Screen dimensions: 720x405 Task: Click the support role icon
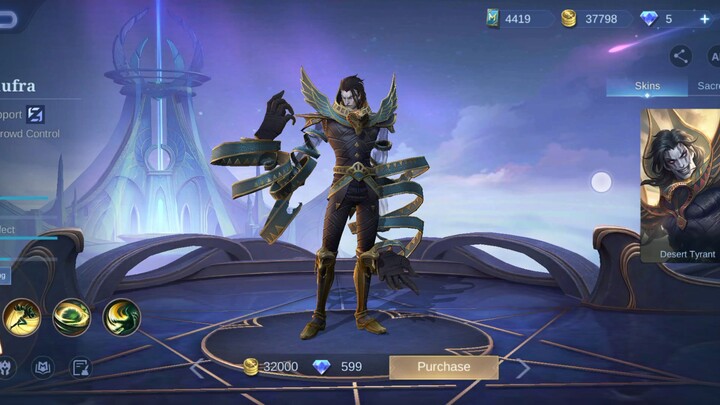(35, 114)
